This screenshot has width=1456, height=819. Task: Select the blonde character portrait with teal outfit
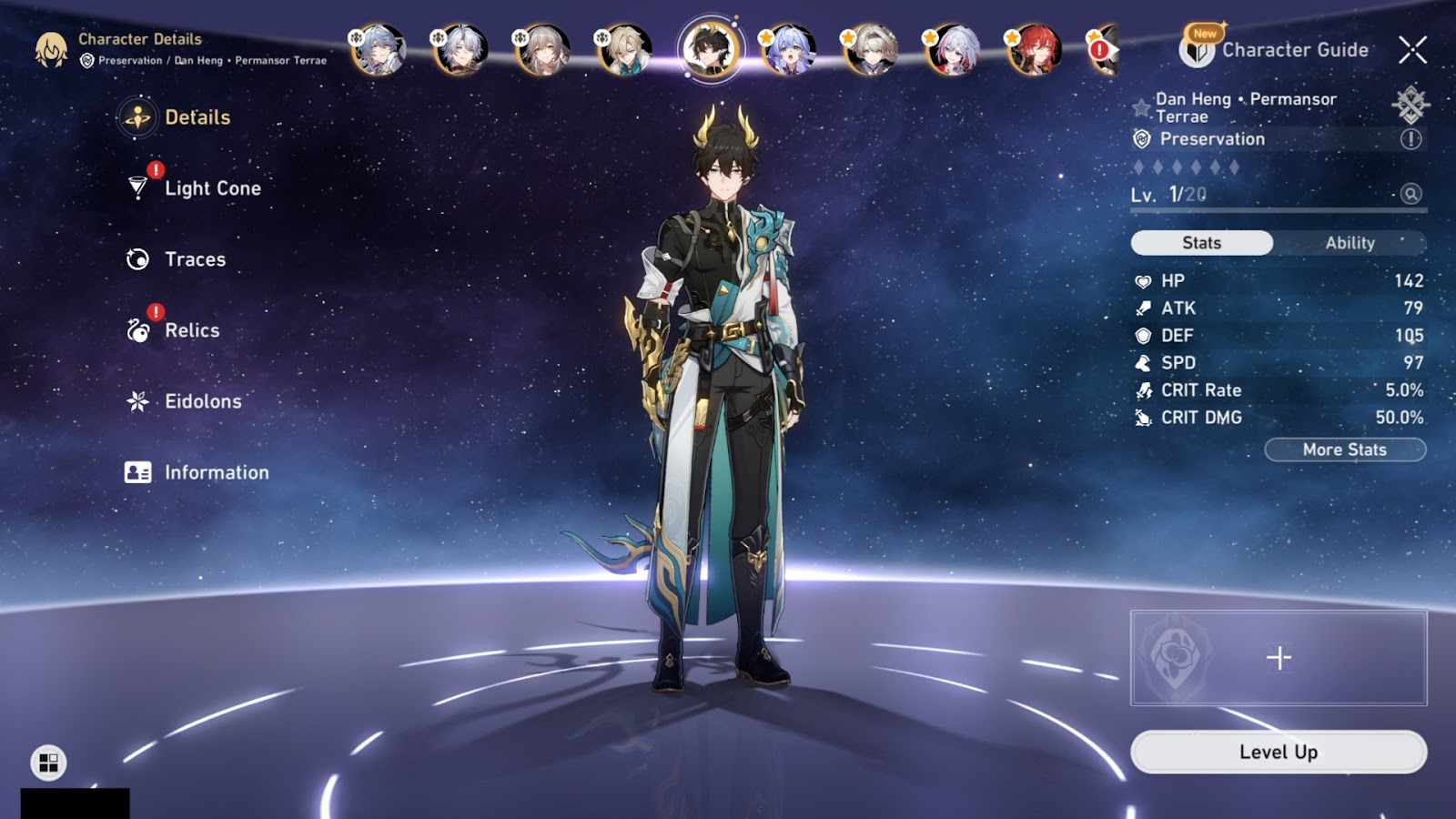[x=625, y=48]
